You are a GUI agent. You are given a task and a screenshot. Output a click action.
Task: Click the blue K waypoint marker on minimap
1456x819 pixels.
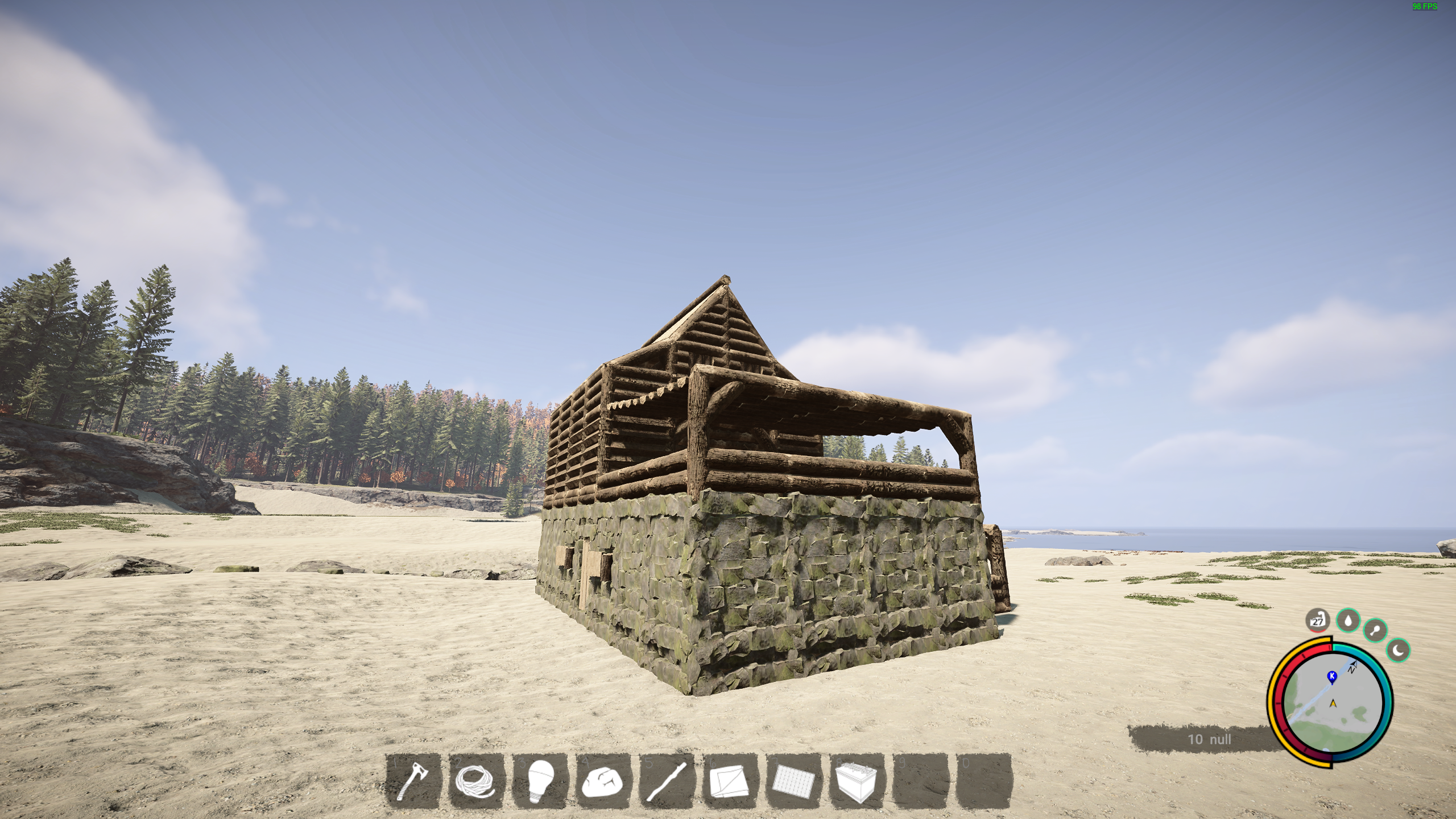1332,677
